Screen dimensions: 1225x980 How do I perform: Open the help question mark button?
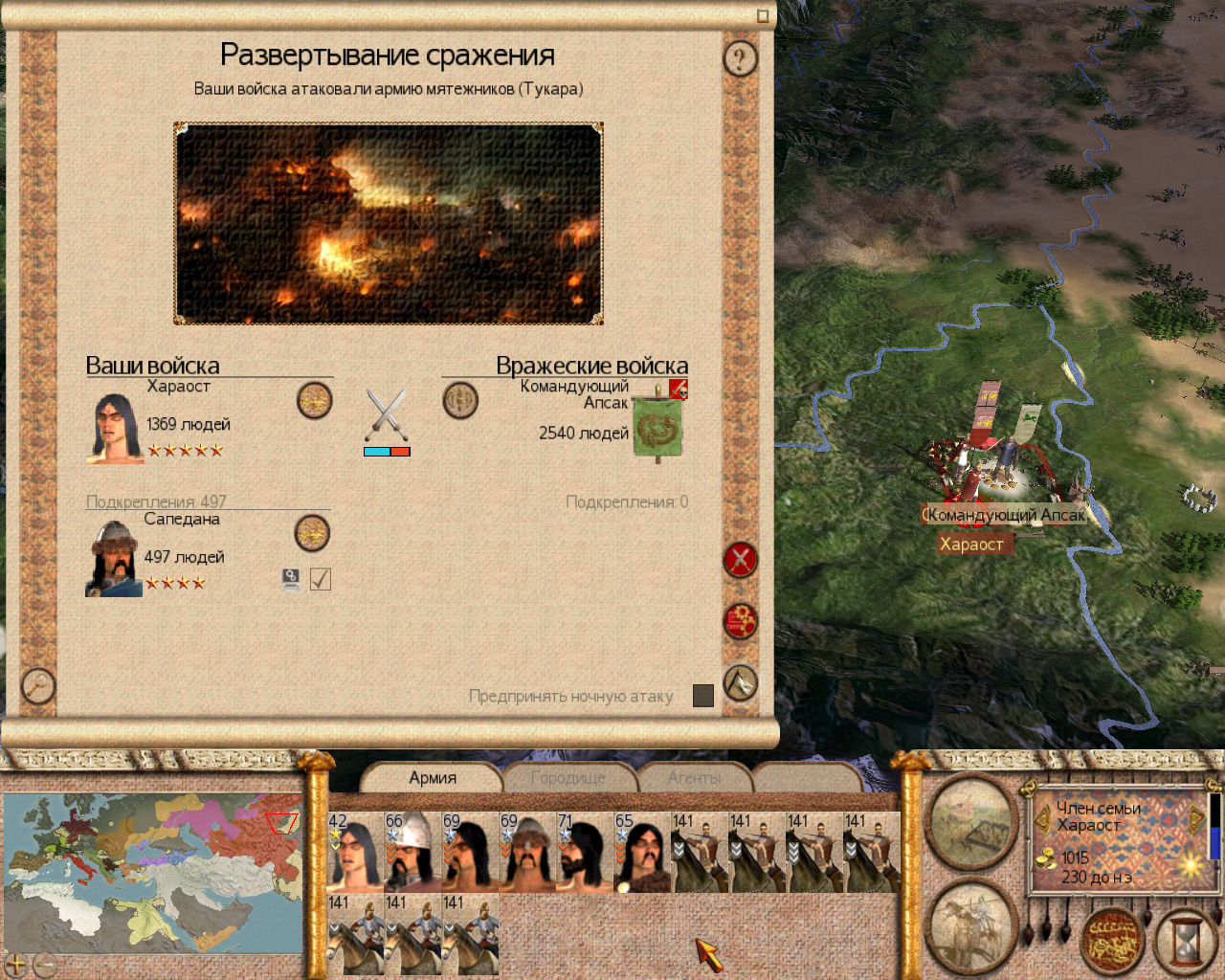[x=739, y=59]
